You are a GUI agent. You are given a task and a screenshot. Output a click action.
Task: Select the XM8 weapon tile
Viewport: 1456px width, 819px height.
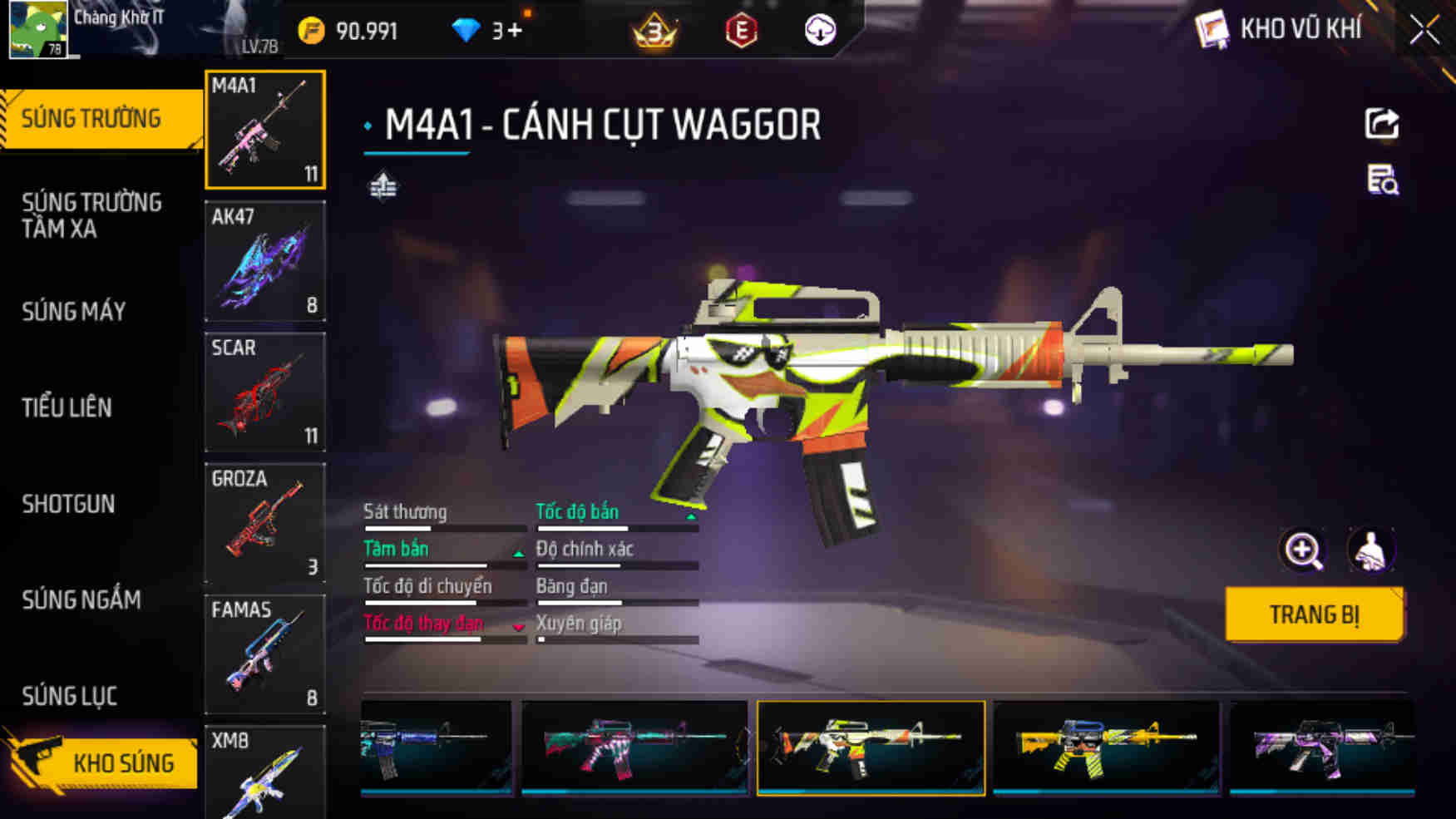tap(265, 773)
